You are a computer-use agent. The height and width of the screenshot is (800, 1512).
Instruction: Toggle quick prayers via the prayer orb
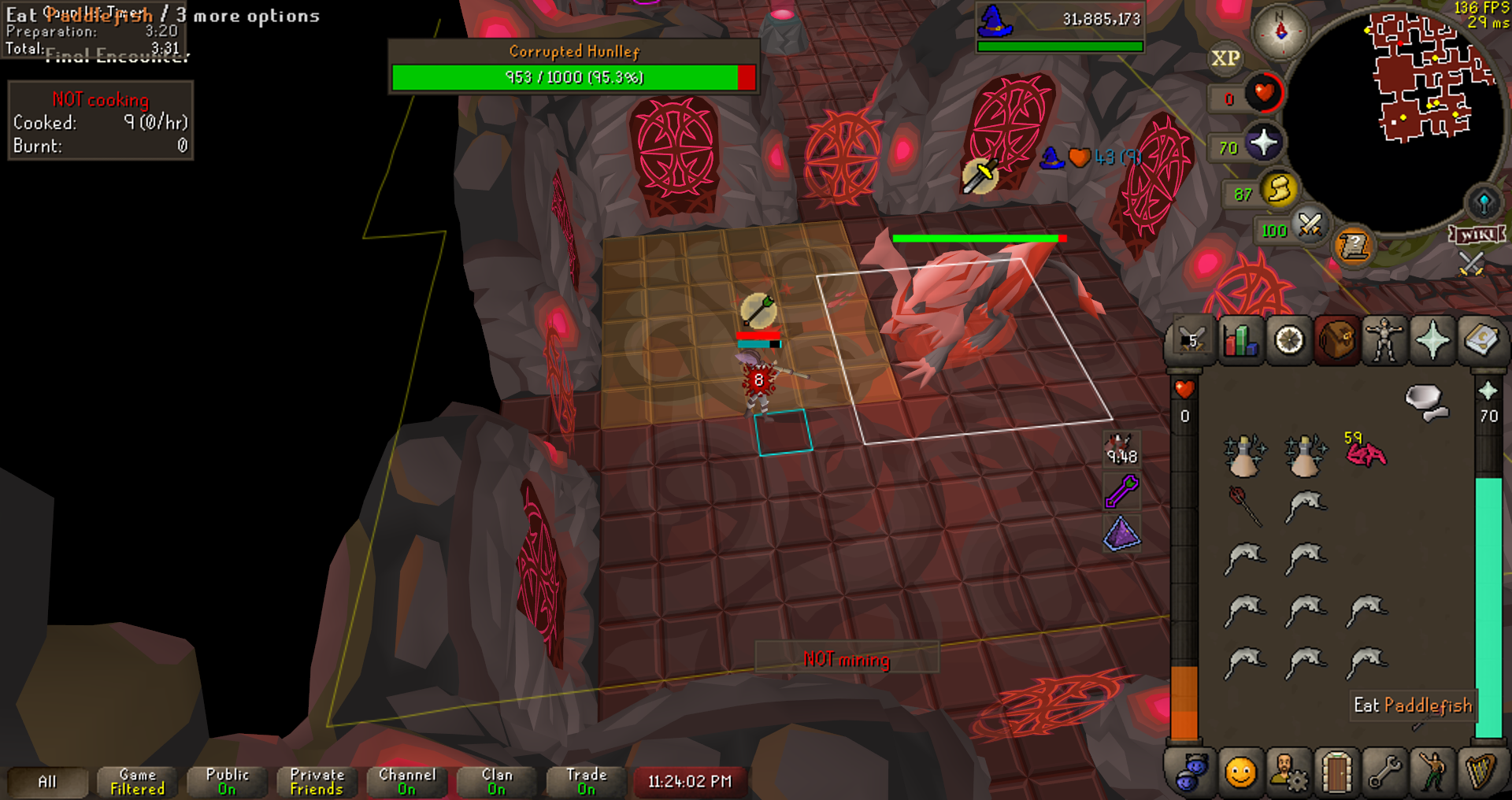click(1263, 143)
